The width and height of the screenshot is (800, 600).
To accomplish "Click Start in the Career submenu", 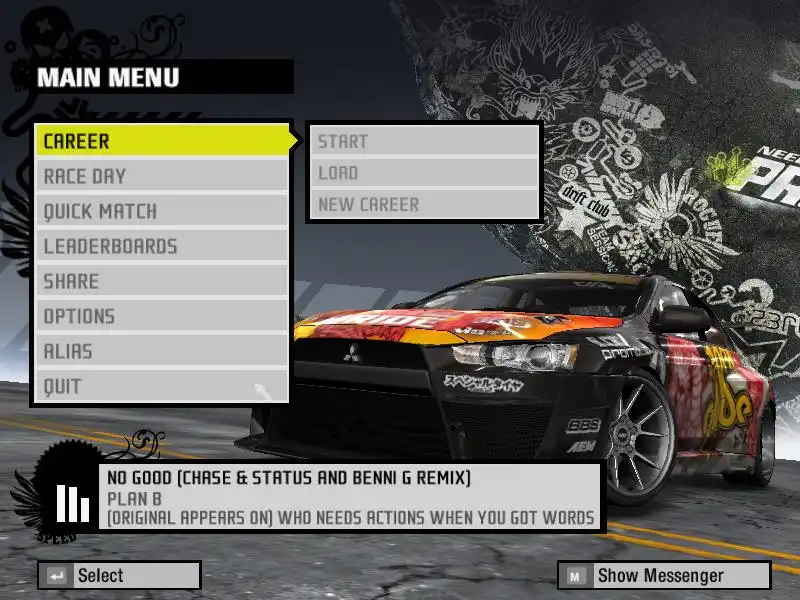I will (x=424, y=141).
